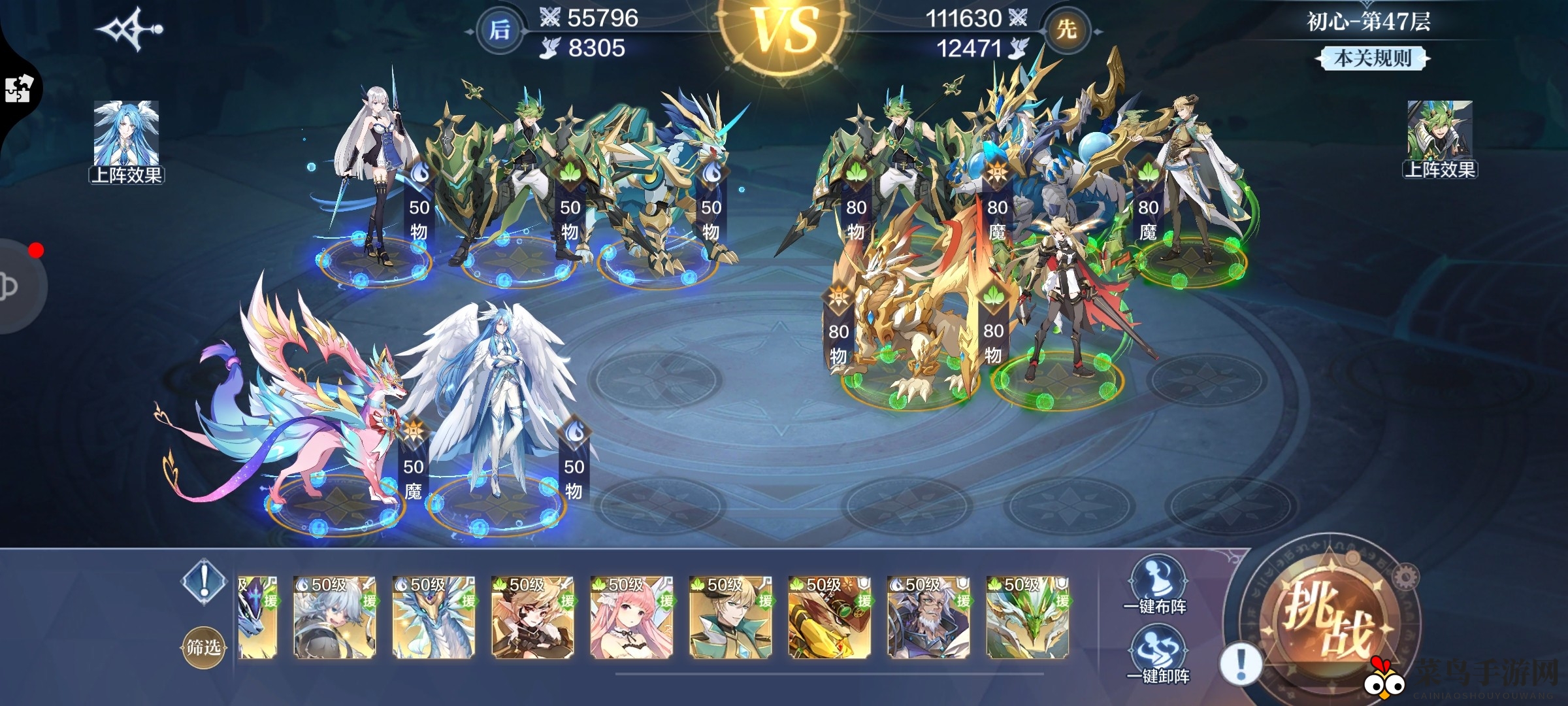The height and width of the screenshot is (706, 1568).
Task: Select the blue and gold dragon card
Action: 433,617
